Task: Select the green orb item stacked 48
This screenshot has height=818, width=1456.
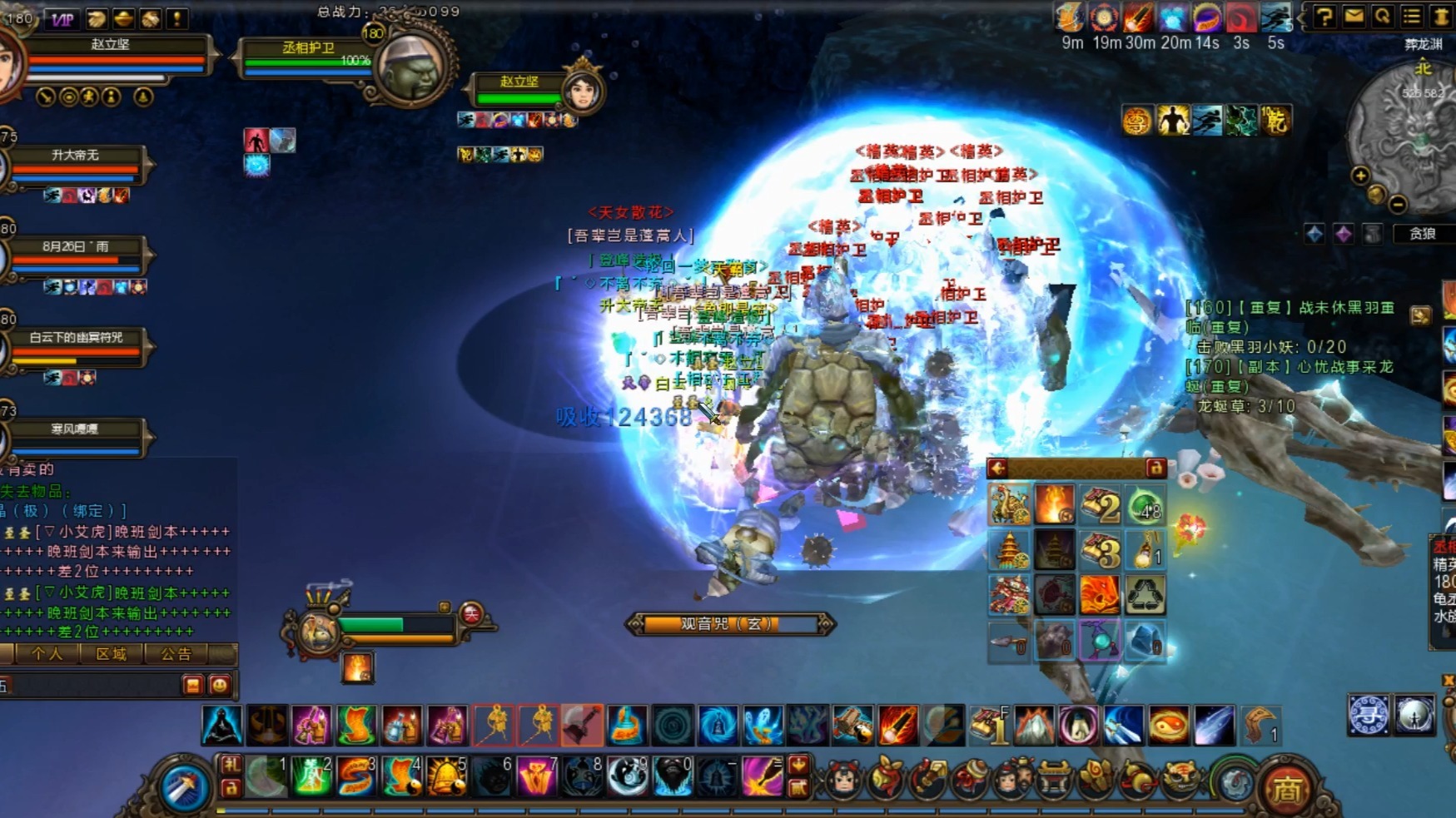Action: point(1145,505)
